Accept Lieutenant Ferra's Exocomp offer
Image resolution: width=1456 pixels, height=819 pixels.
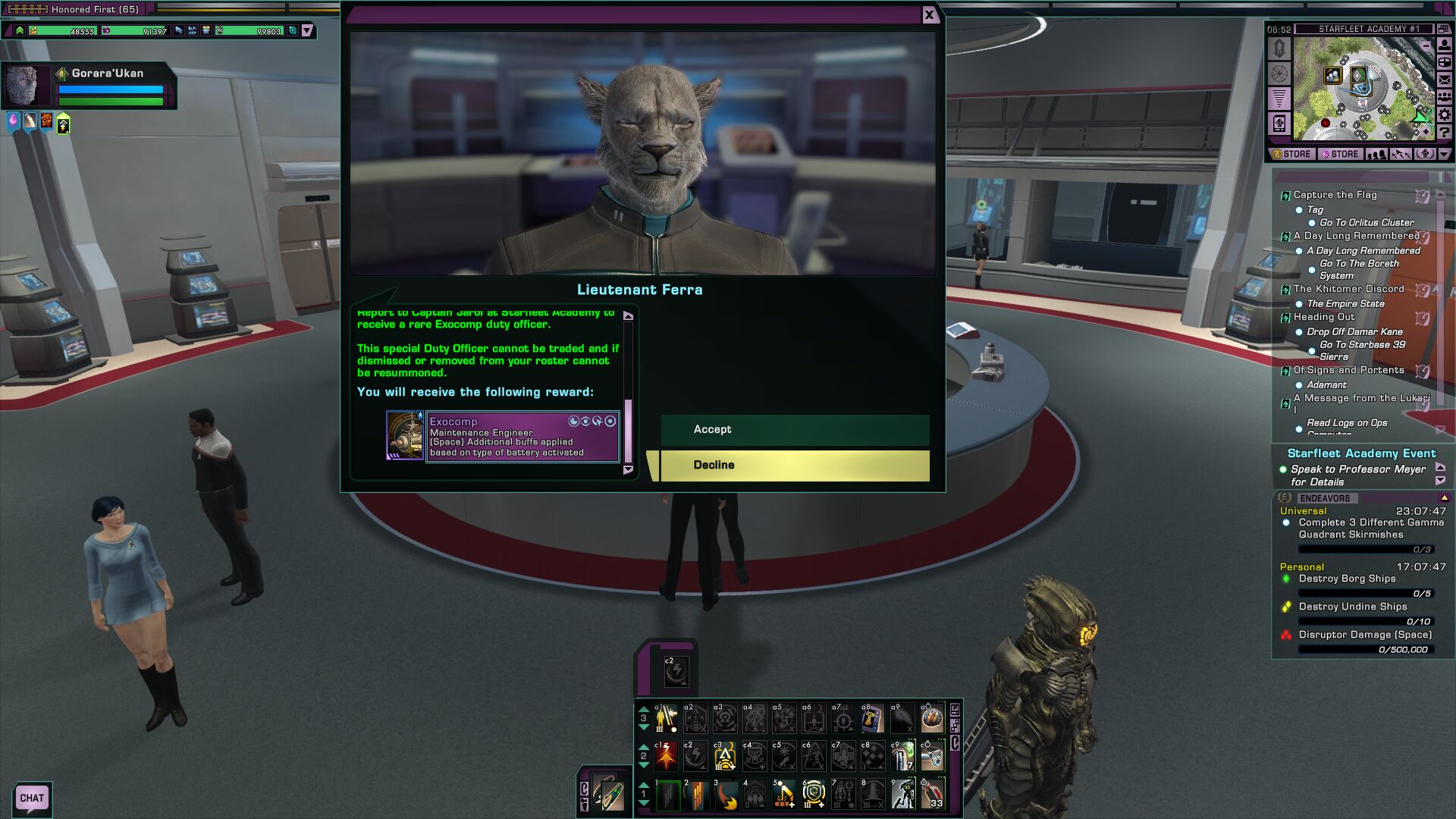pos(794,430)
